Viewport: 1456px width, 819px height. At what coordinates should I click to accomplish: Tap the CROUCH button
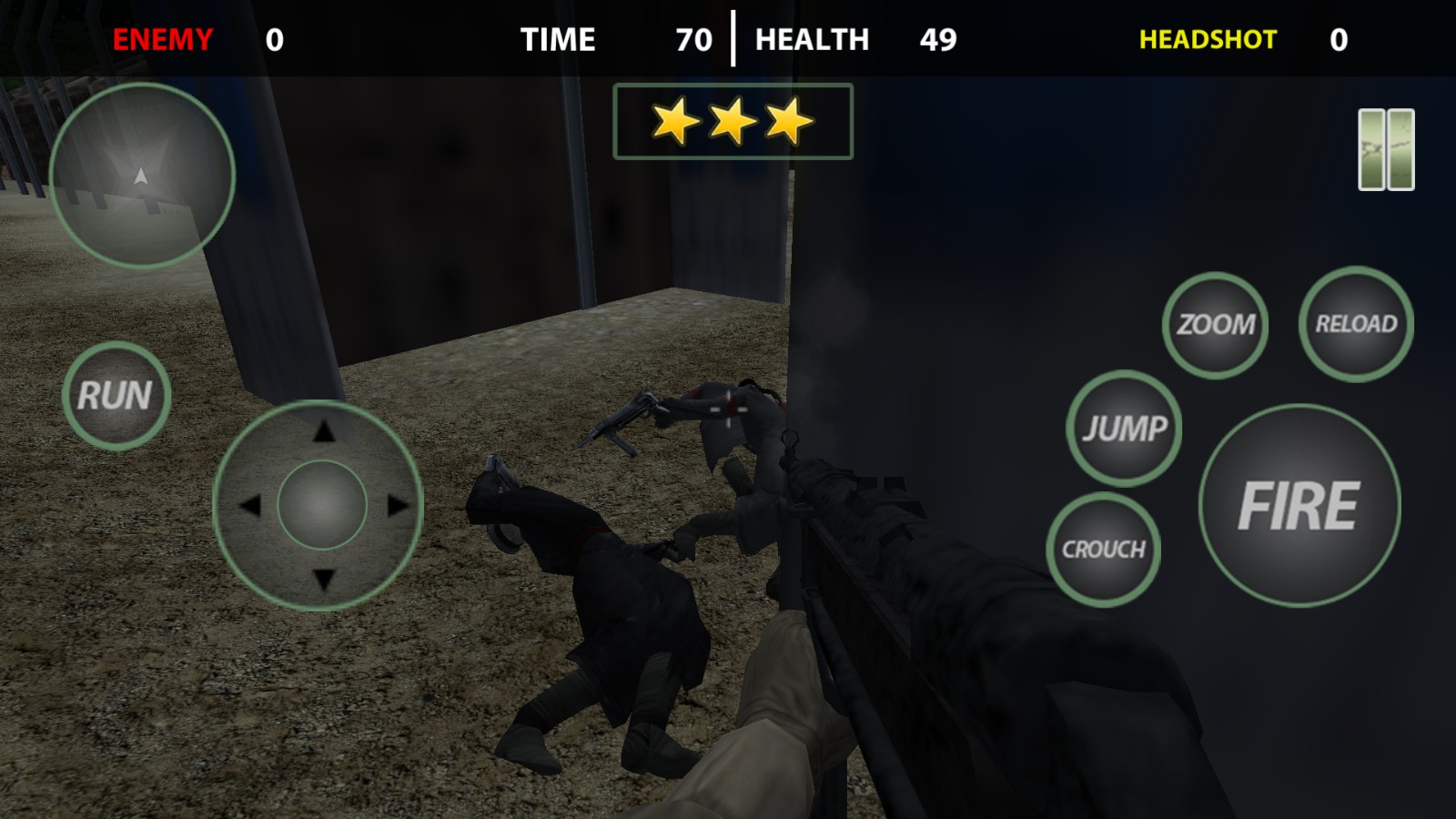coord(1103,548)
